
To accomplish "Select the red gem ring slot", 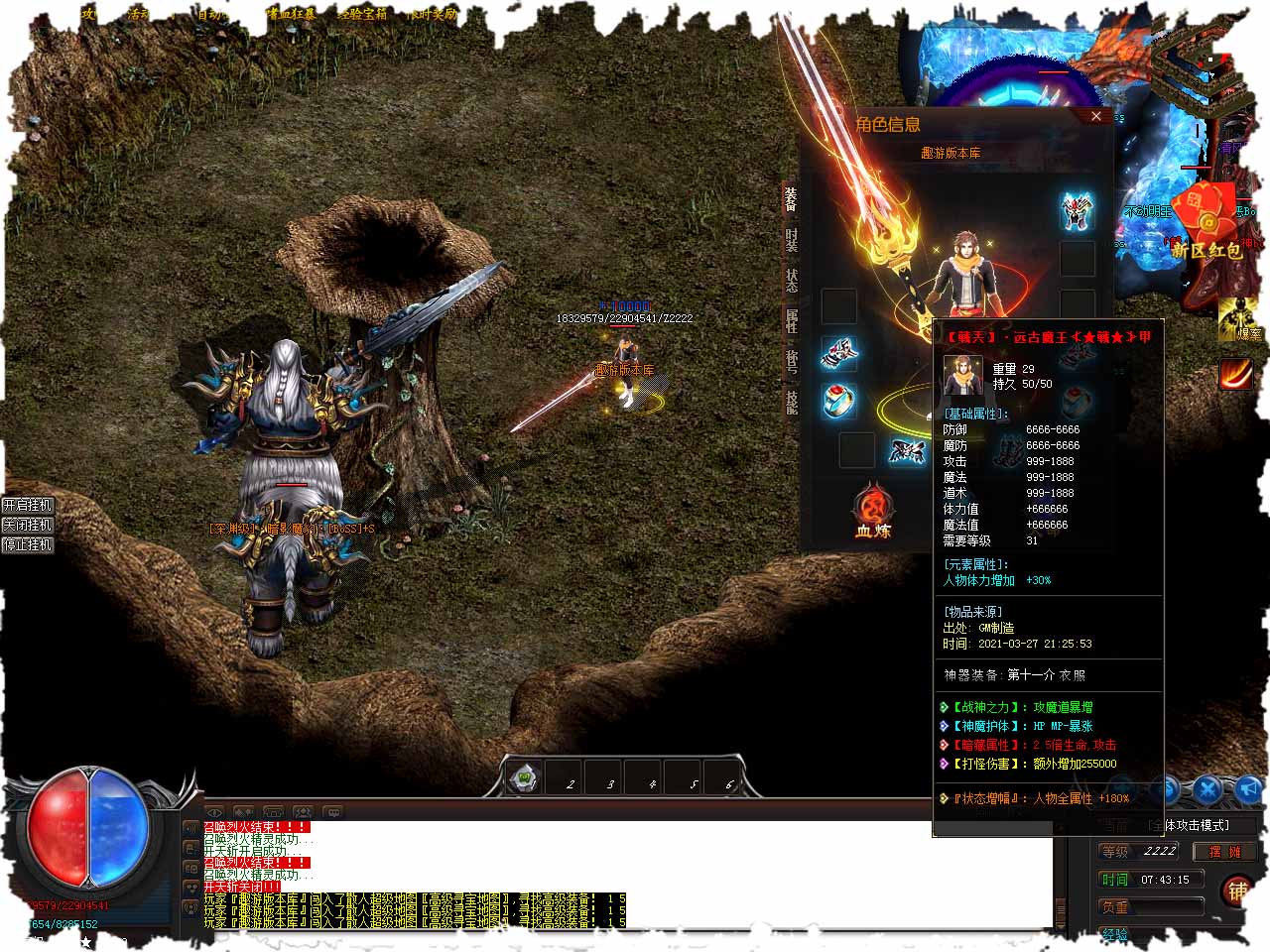I will (x=839, y=400).
